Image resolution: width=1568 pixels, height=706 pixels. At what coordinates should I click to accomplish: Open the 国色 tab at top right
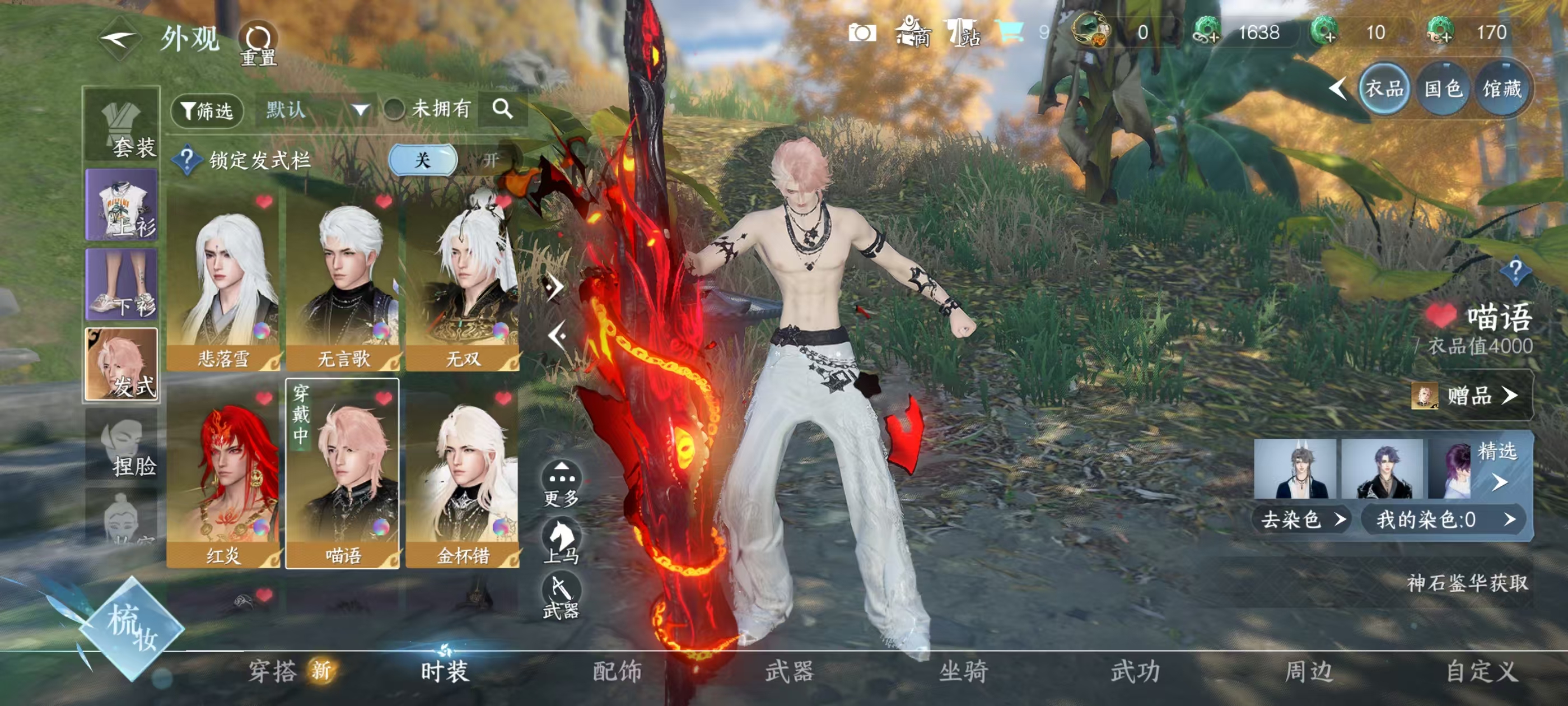tap(1443, 89)
